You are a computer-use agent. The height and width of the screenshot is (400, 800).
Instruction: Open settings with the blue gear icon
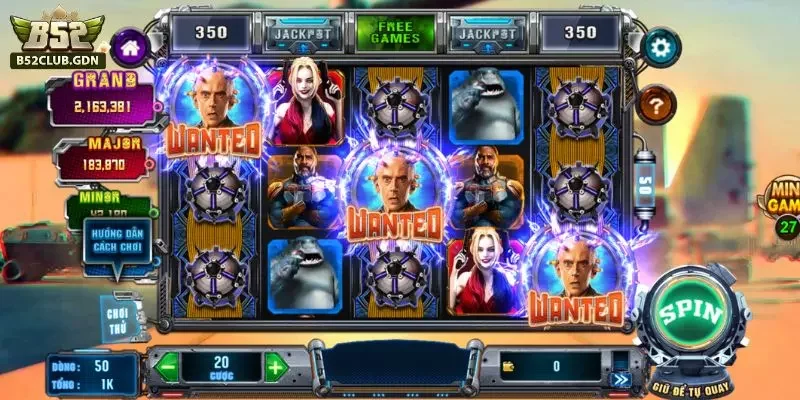point(659,45)
